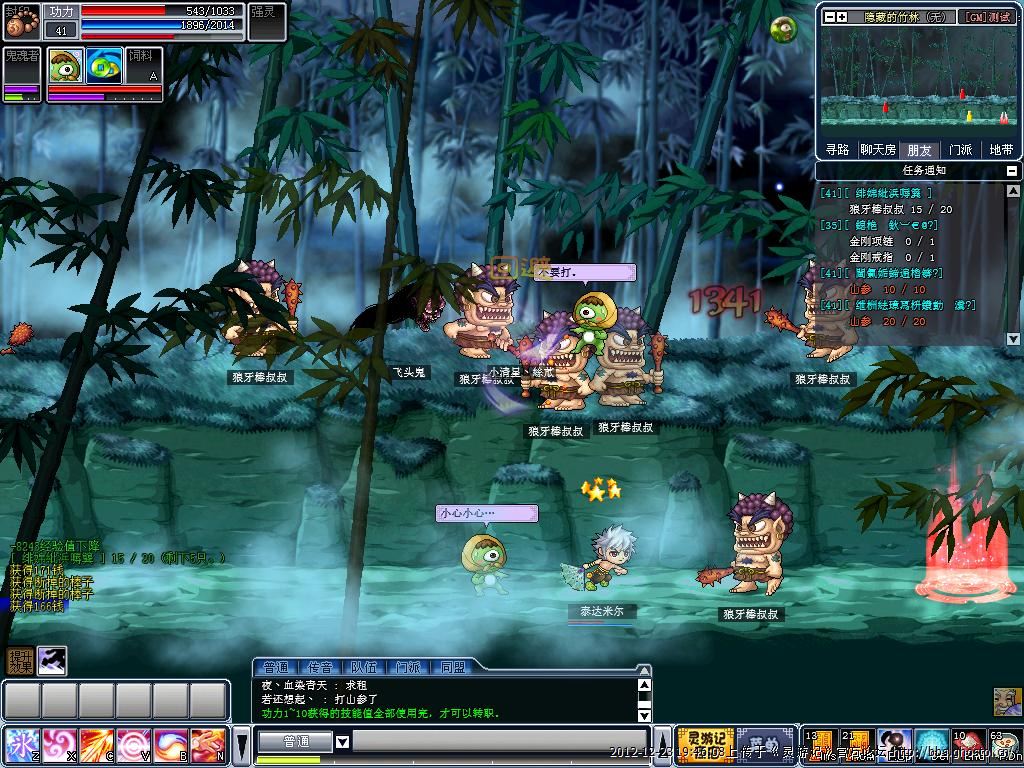Collapse the 任务通知 quest tracker panel

tap(1013, 171)
